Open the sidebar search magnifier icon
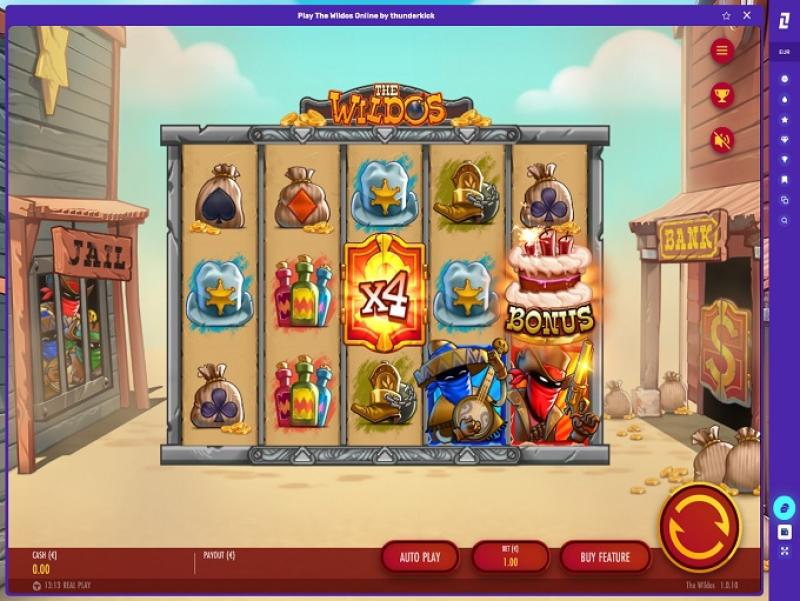Viewport: 800px width, 601px height. [x=785, y=220]
